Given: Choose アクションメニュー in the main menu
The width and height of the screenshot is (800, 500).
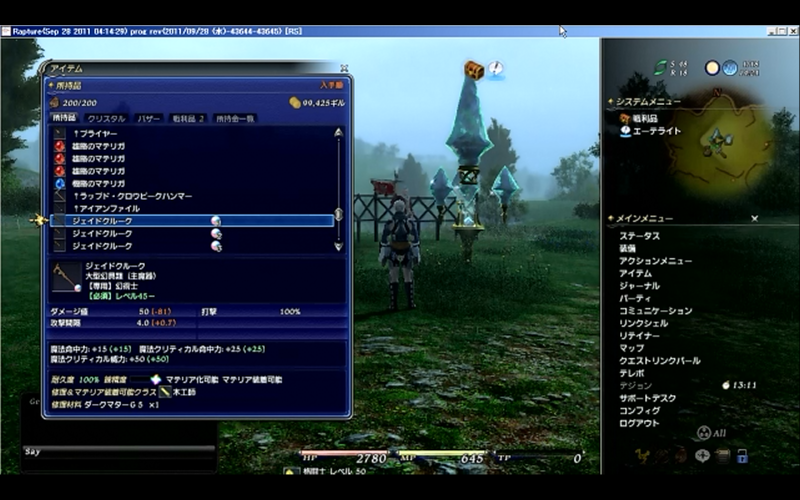Looking at the screenshot, I should 655,261.
